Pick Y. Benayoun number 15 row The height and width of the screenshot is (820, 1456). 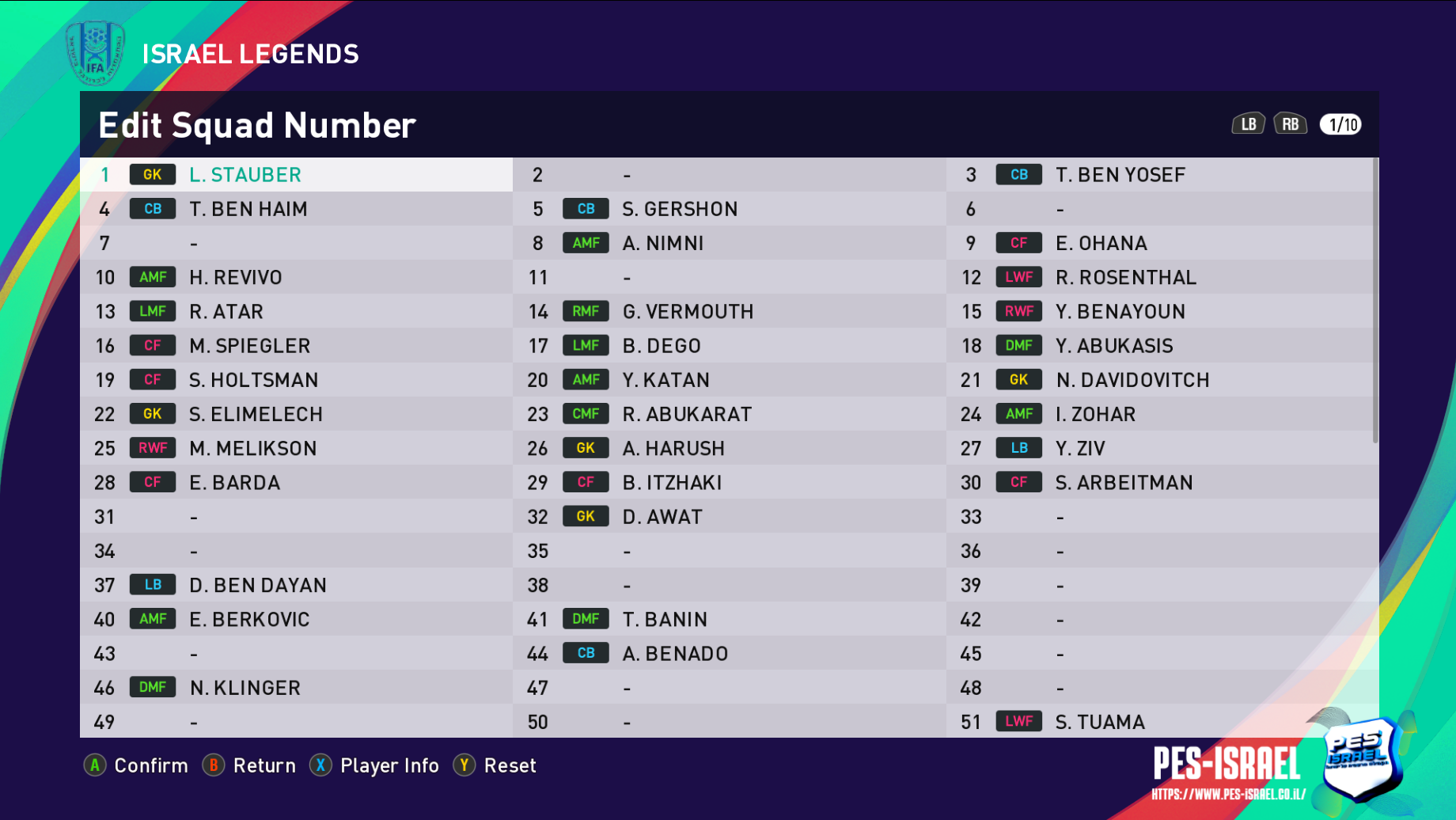click(x=1162, y=312)
